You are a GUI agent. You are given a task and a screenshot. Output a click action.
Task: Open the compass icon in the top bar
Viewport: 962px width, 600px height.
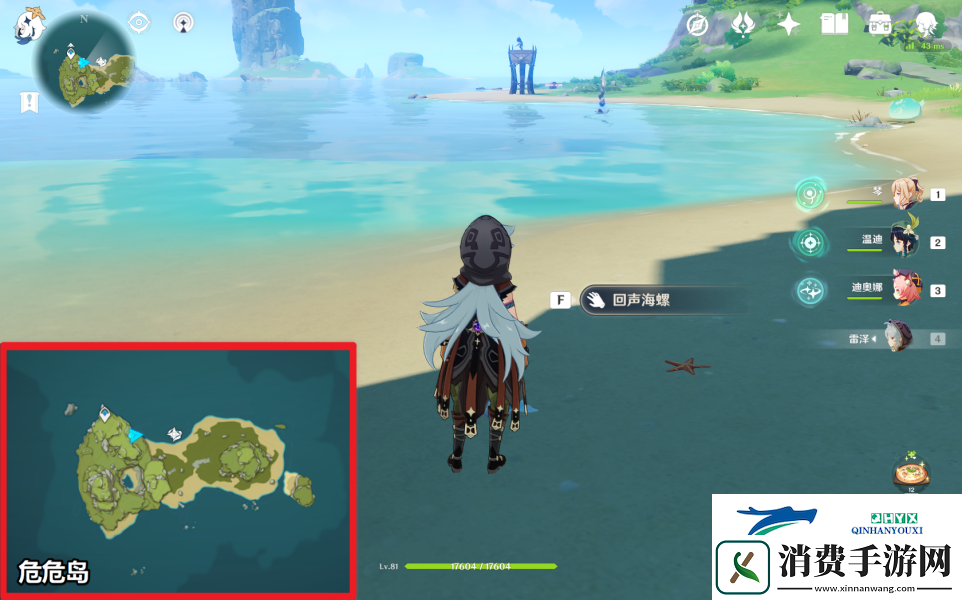pos(697,25)
